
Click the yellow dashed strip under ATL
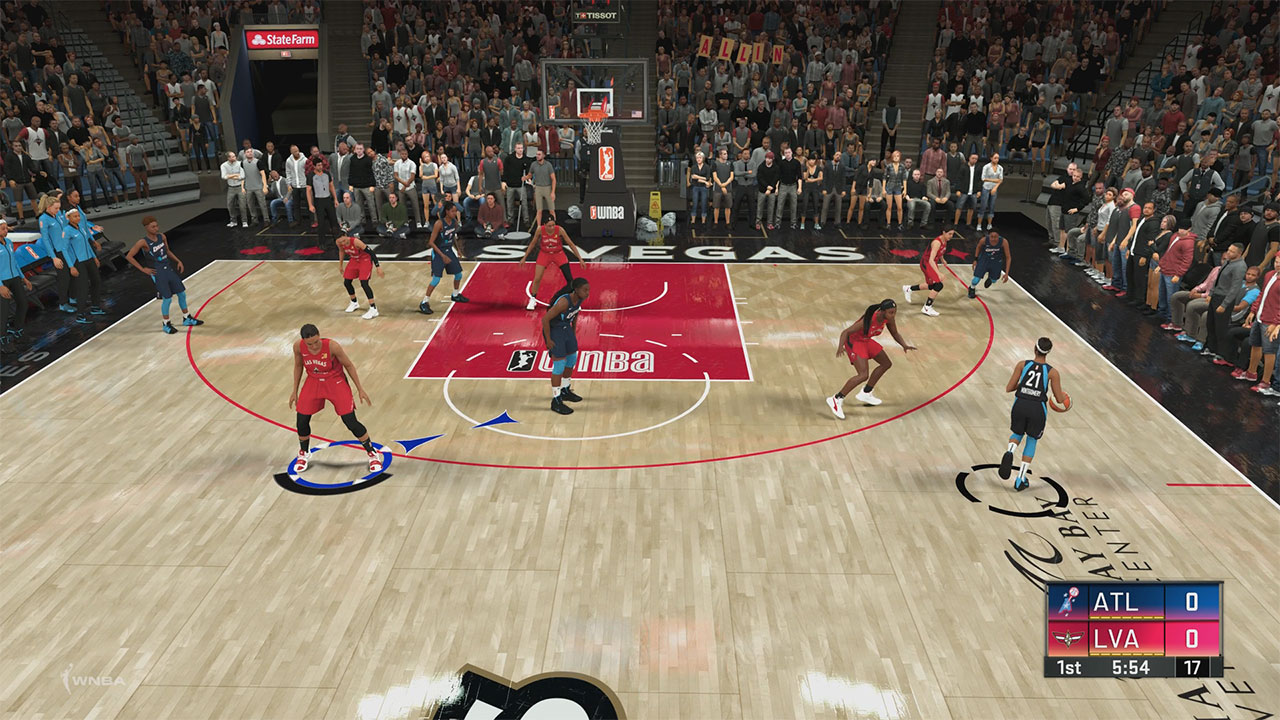[1126, 617]
